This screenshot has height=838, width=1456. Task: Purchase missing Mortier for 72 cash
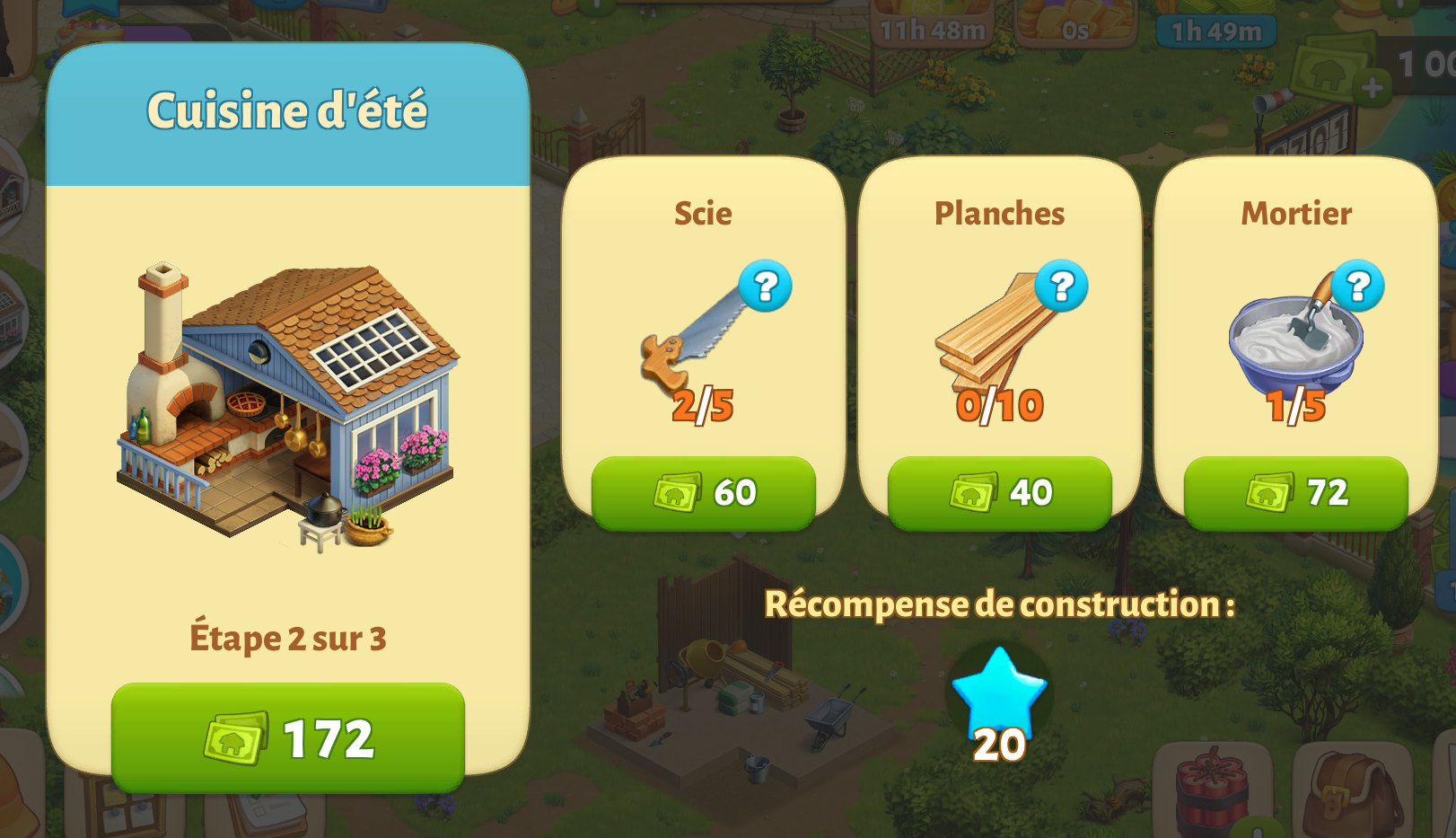point(1295,492)
